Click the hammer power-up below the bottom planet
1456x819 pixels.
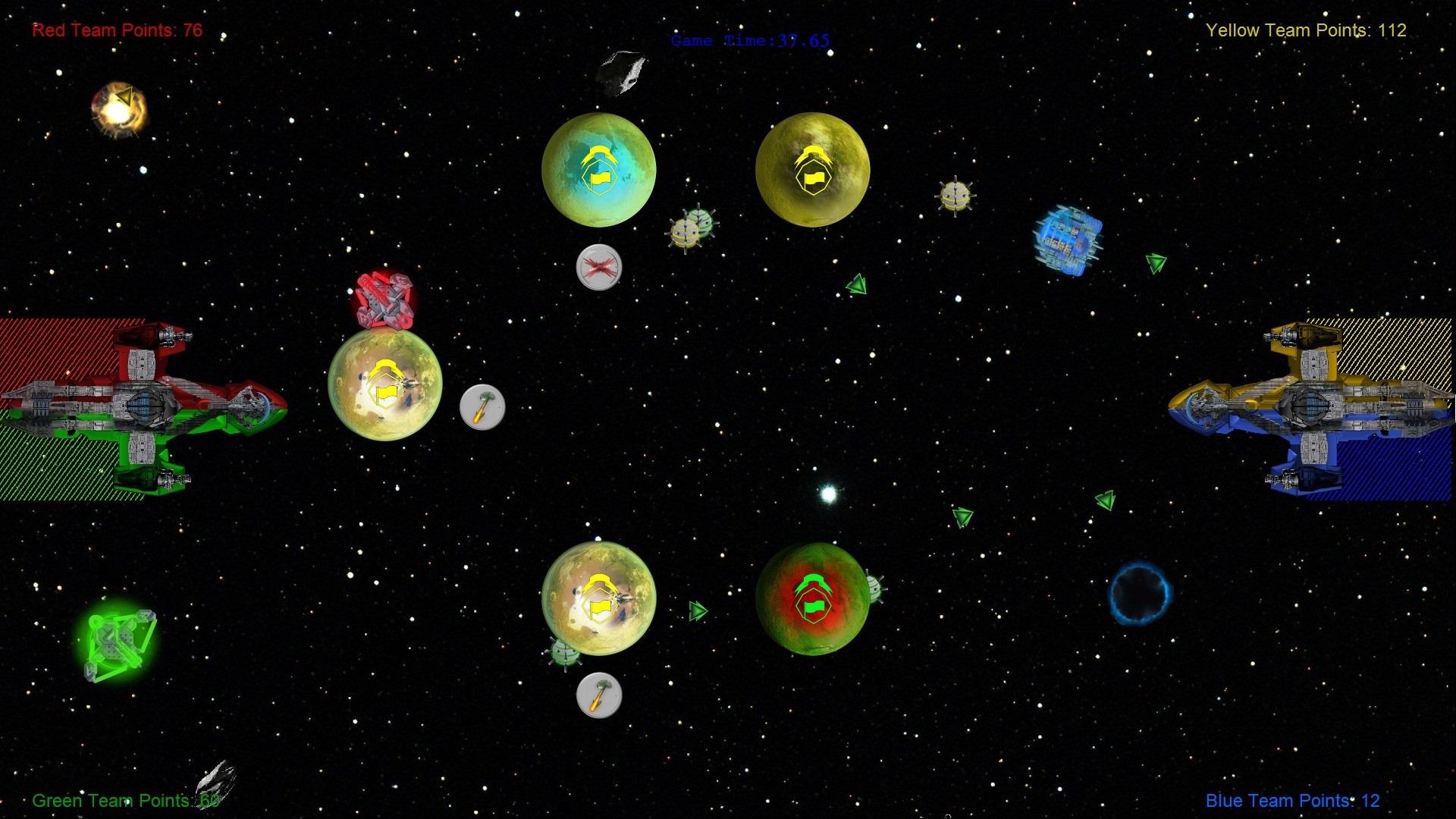[598, 695]
